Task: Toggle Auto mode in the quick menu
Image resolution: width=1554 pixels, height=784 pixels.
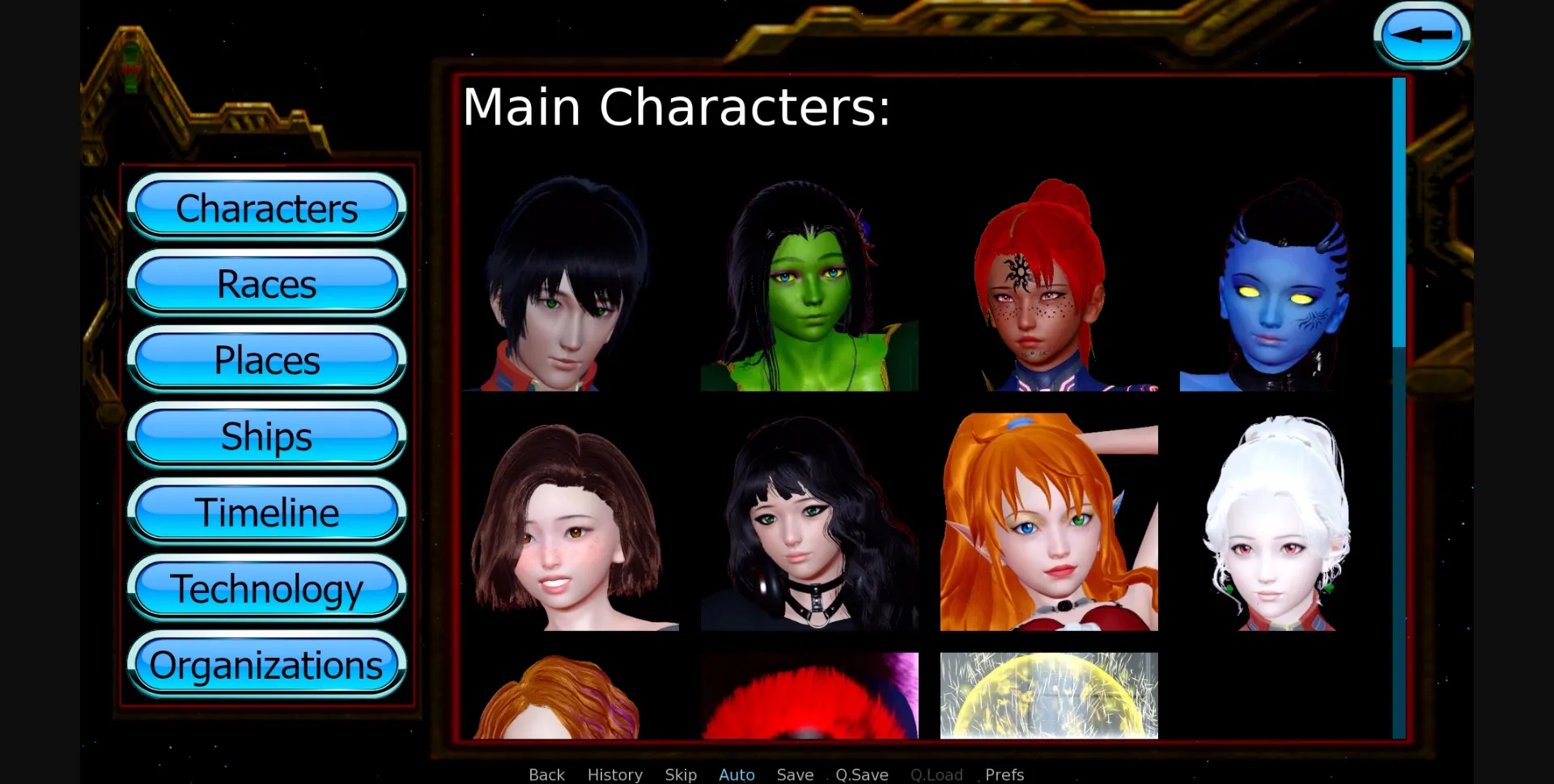Action: (x=736, y=773)
